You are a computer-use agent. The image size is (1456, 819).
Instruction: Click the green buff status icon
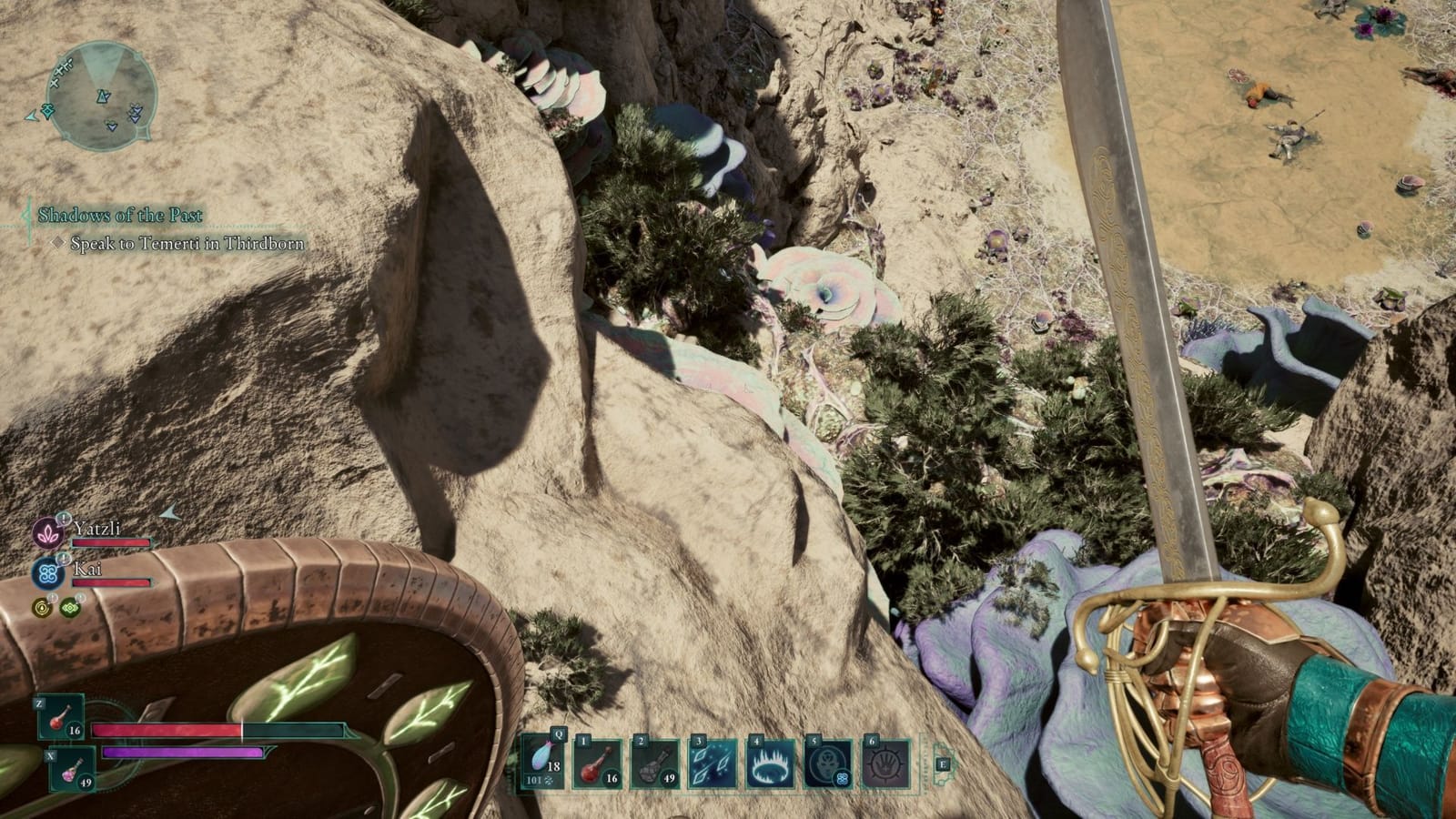[x=69, y=607]
